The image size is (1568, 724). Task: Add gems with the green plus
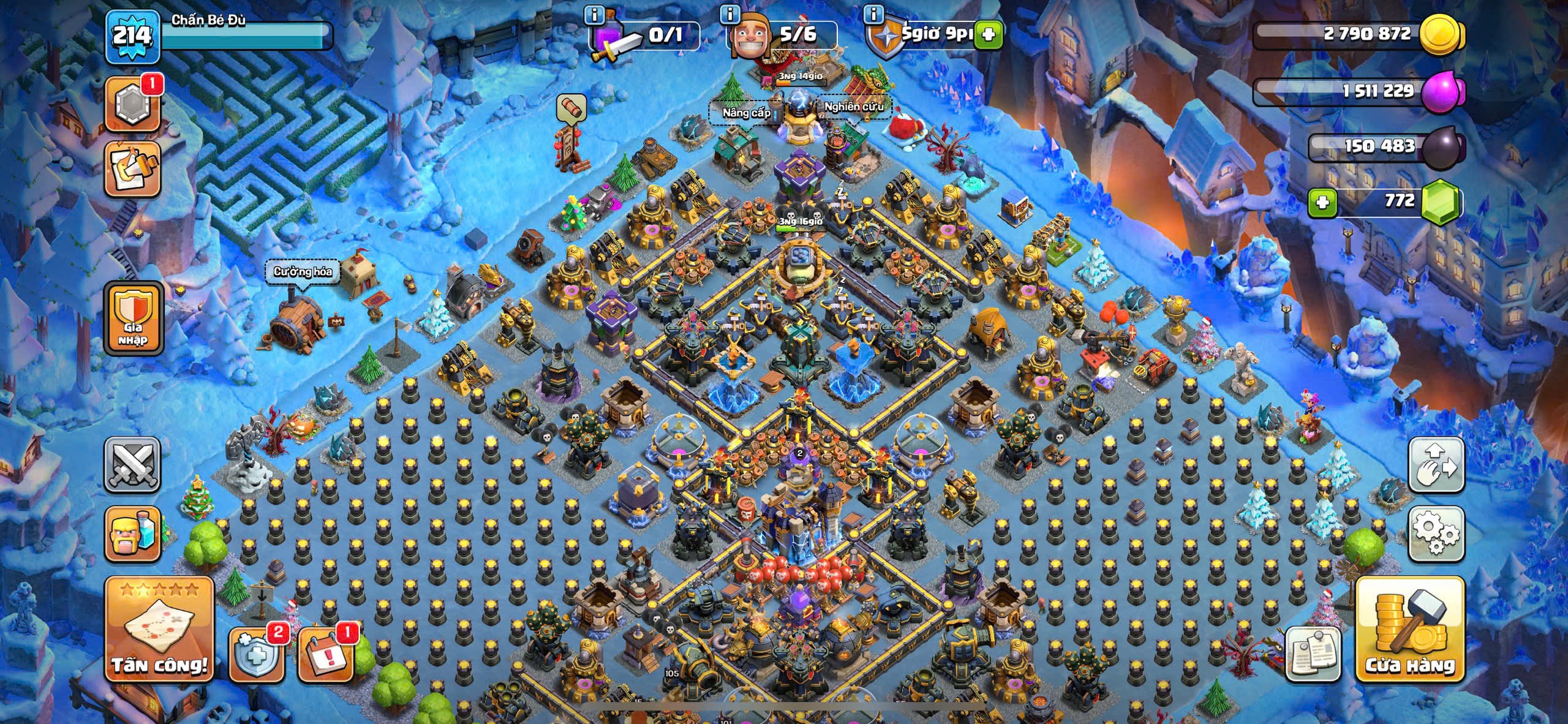pyautogui.click(x=1322, y=202)
